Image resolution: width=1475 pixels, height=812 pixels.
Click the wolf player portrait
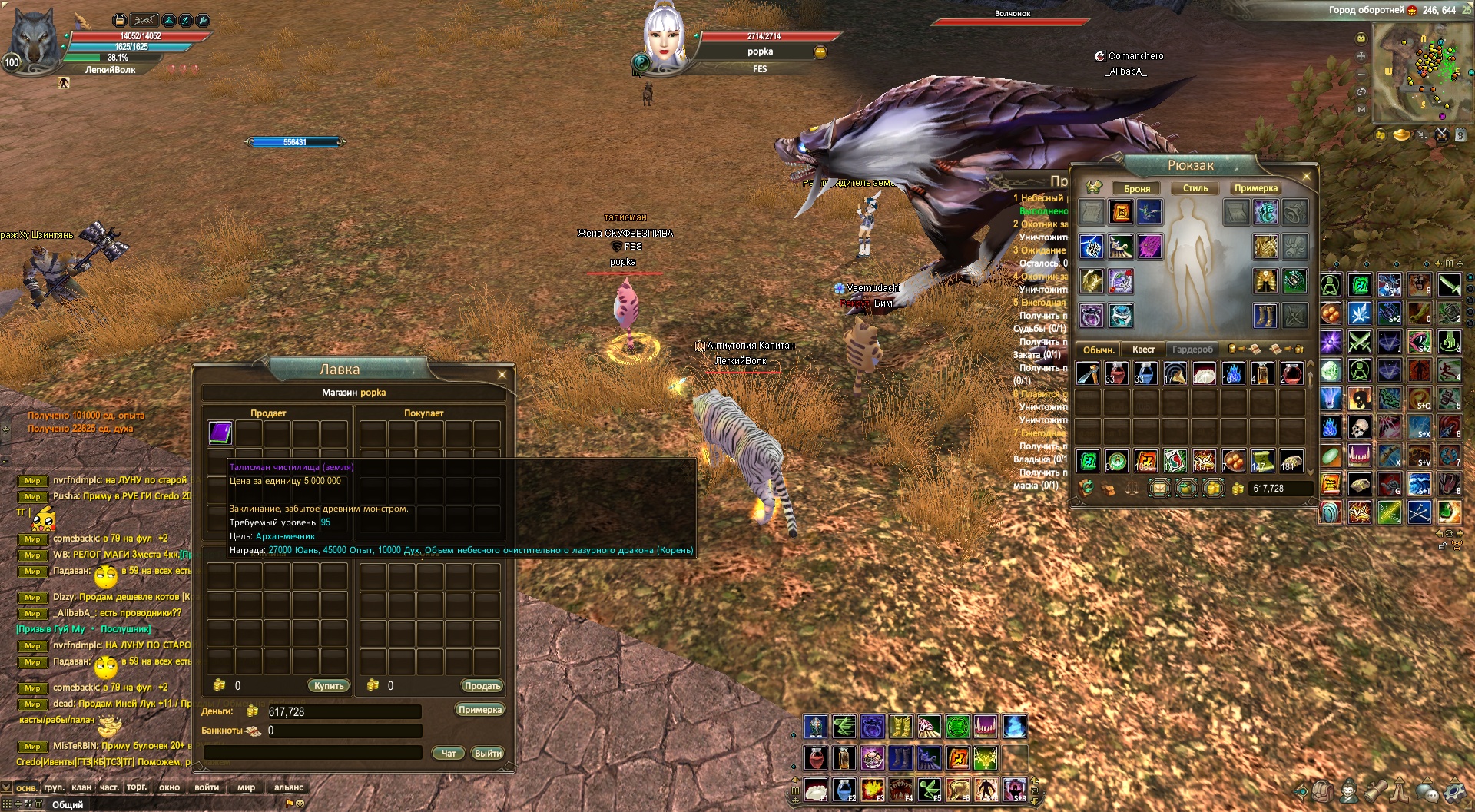tap(31, 40)
